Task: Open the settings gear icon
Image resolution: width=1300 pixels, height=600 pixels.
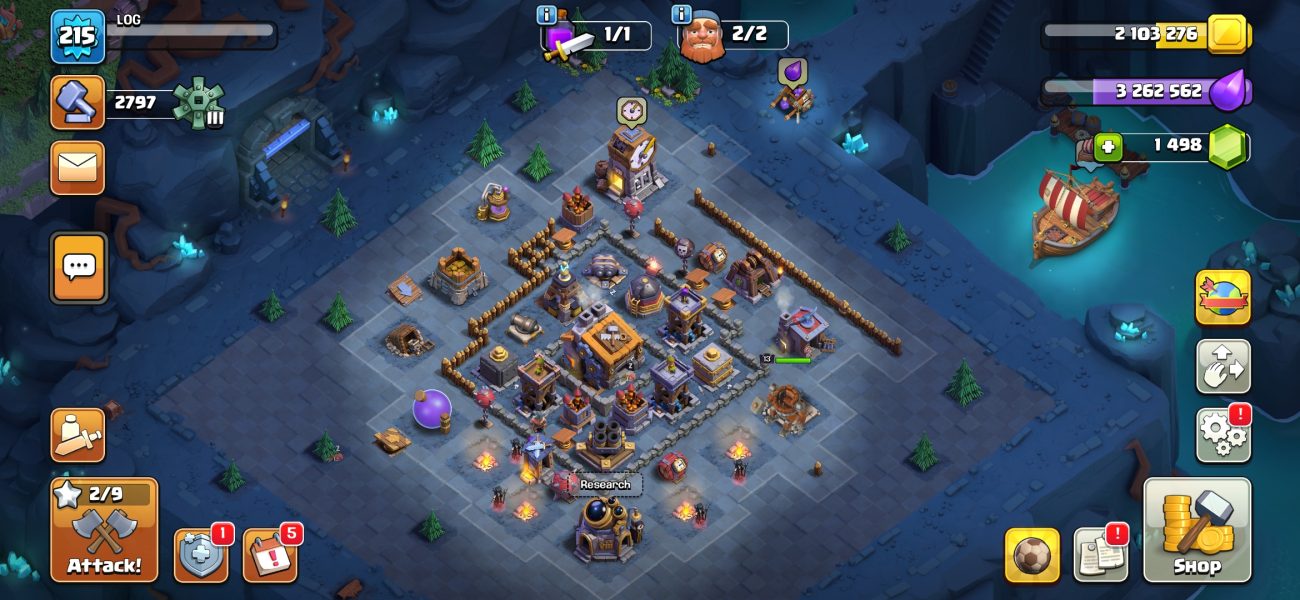Action: (x=1222, y=435)
